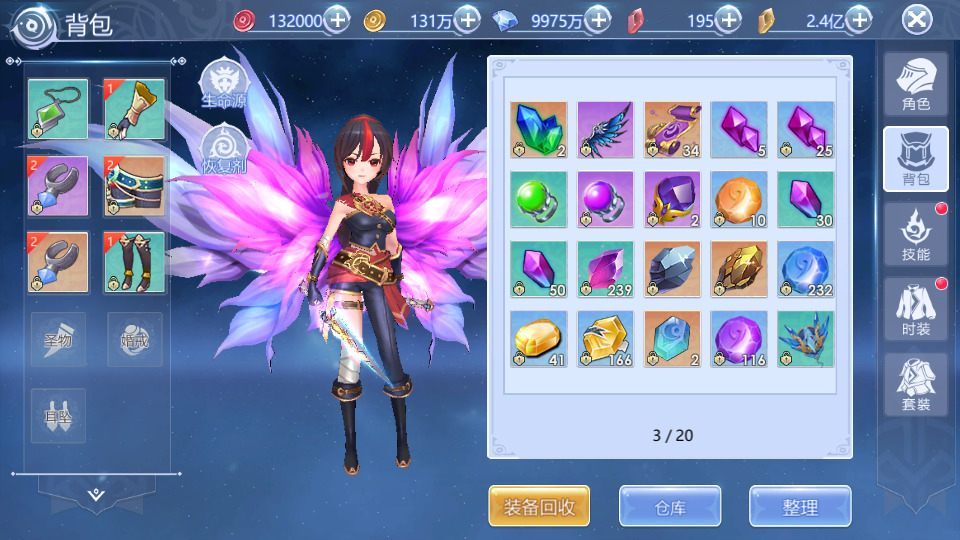960x540 pixels.
Task: Open the 装备回收 equipment recycle button
Action: pos(539,506)
